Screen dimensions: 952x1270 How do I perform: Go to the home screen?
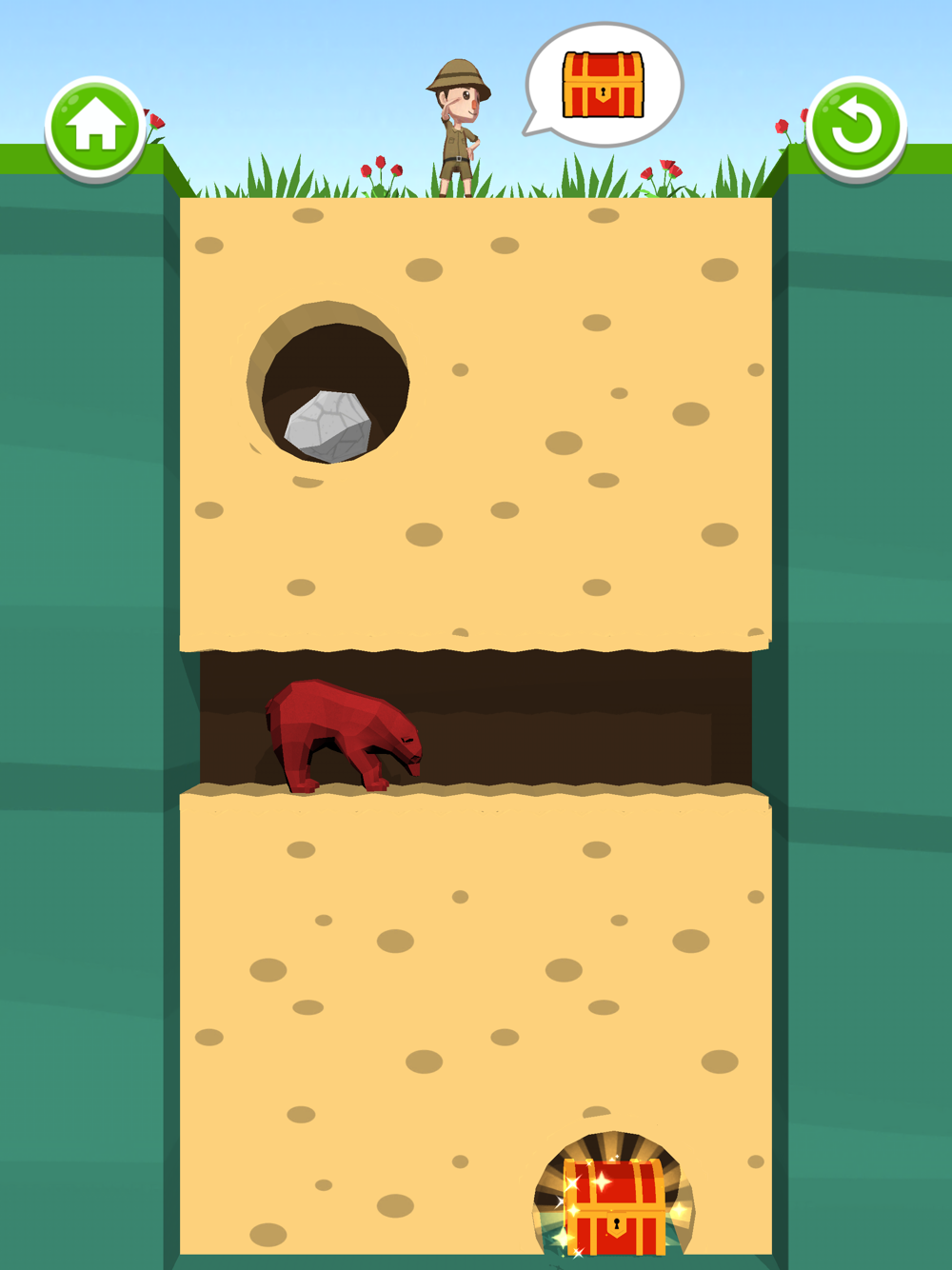95,128
